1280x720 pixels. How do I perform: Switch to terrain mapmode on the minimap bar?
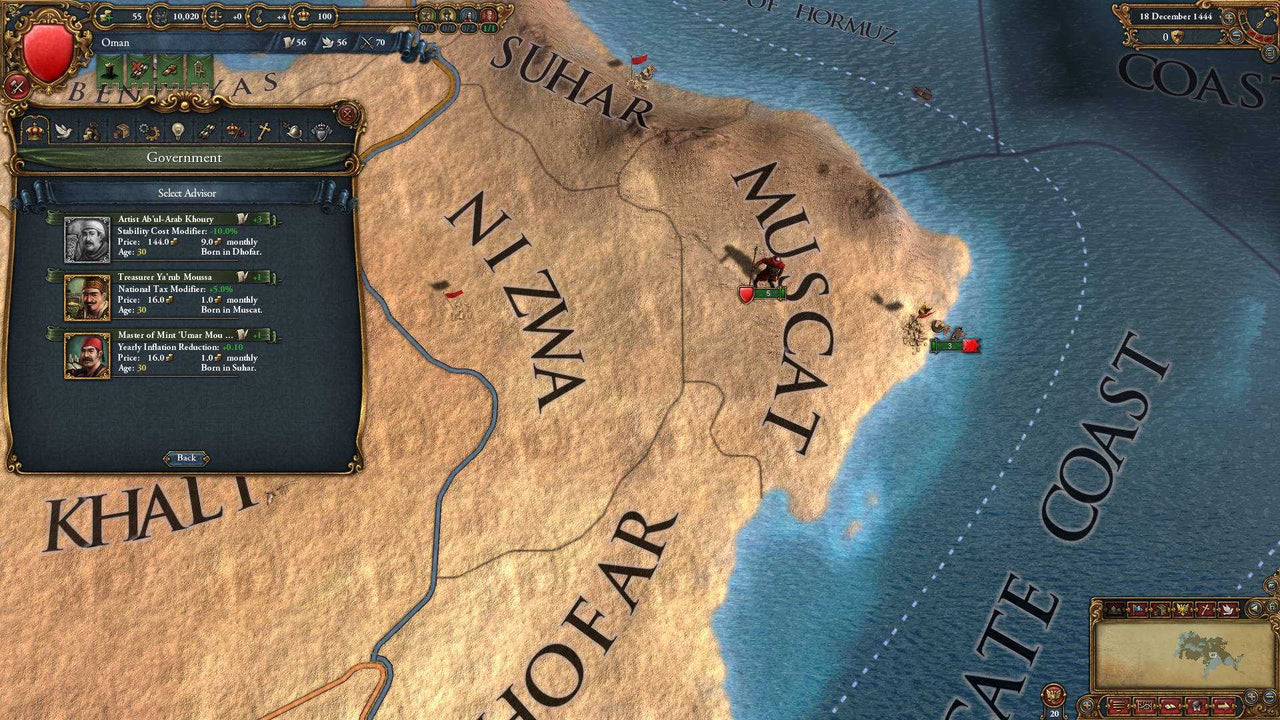click(x=1114, y=609)
